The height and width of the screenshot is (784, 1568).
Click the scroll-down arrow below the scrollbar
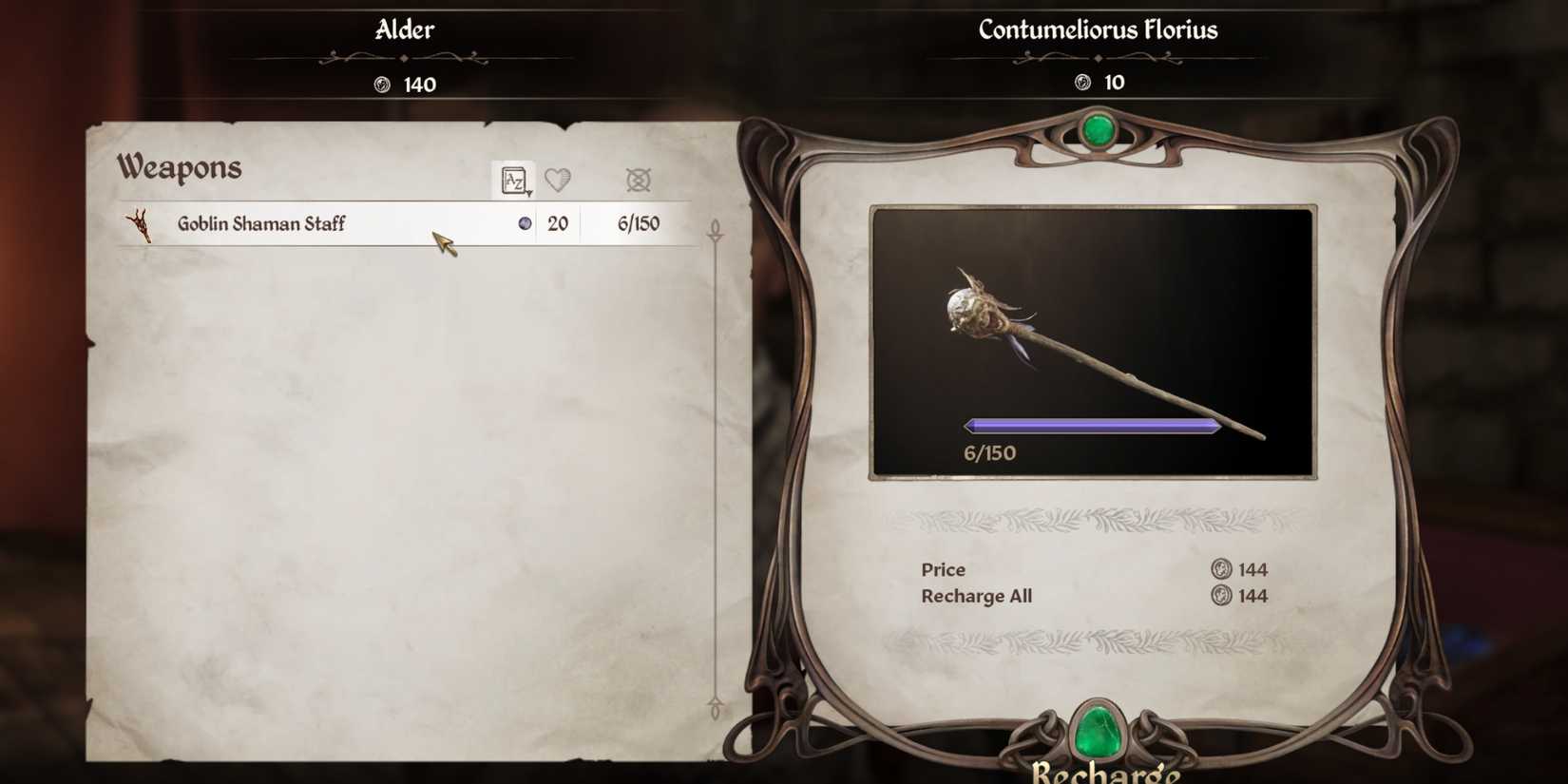click(715, 708)
